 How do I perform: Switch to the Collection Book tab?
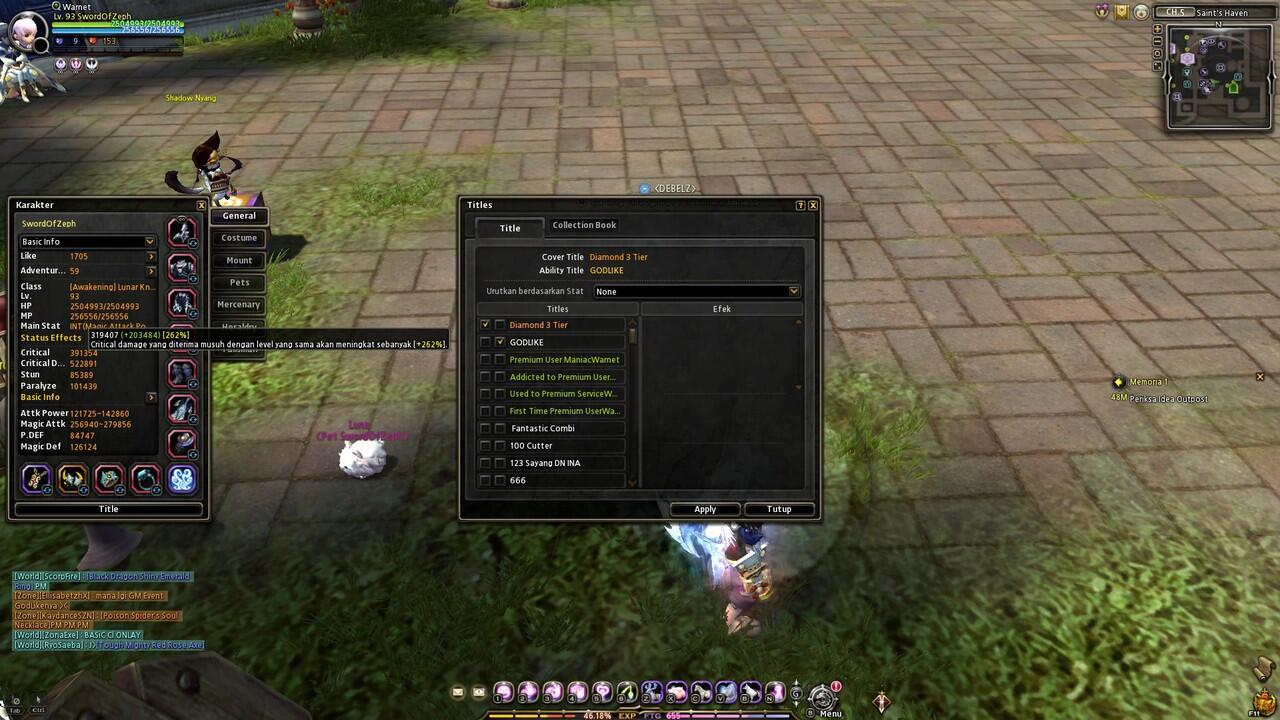click(584, 225)
